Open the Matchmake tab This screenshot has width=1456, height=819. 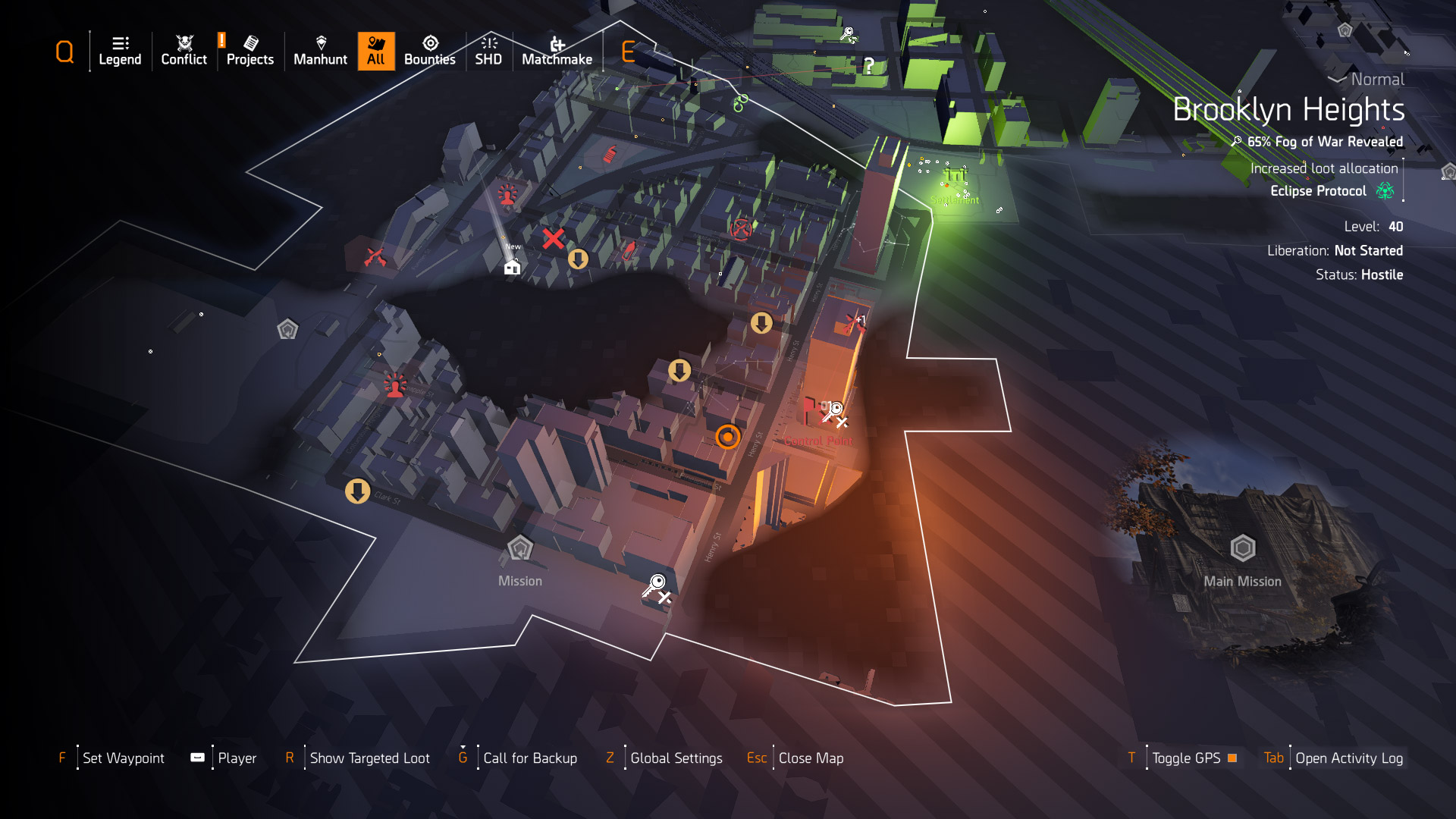(557, 51)
